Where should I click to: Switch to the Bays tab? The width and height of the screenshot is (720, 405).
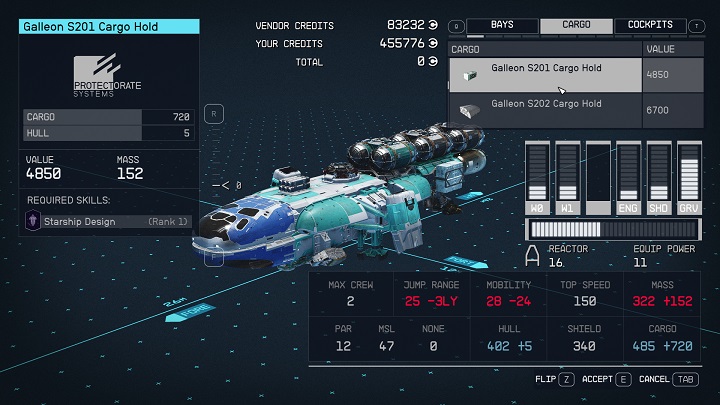502,25
